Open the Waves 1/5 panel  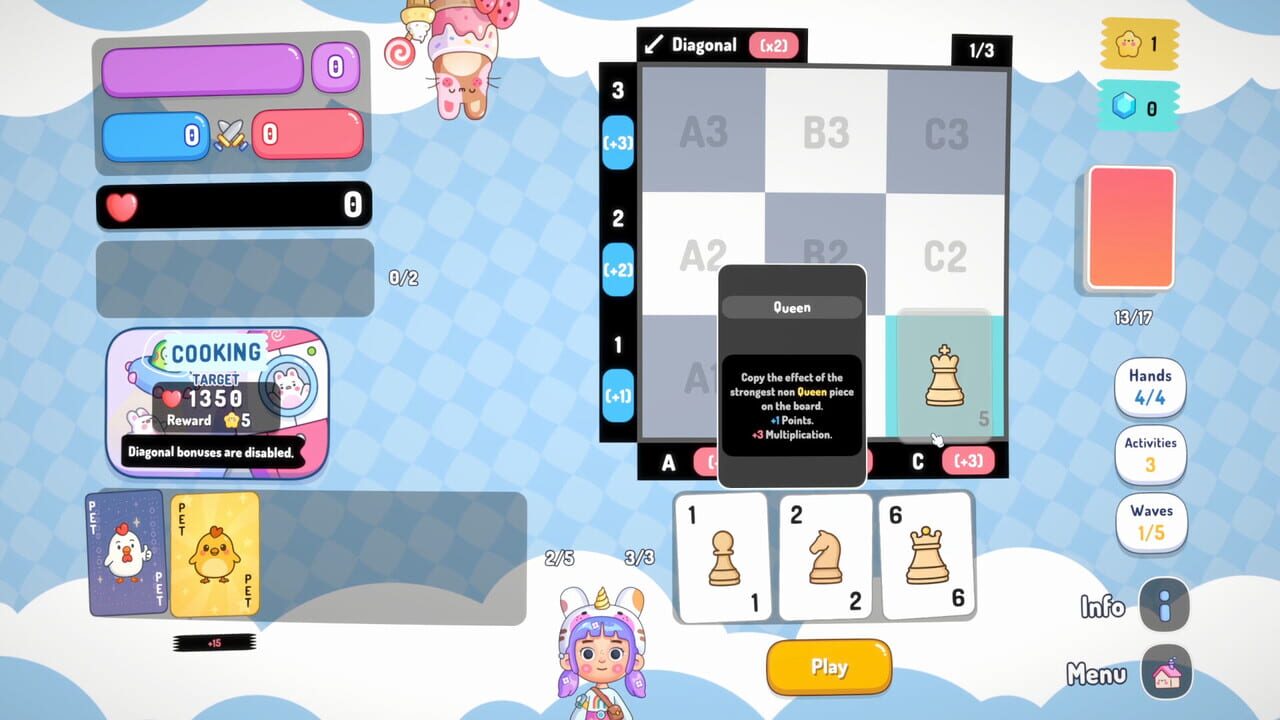1150,521
